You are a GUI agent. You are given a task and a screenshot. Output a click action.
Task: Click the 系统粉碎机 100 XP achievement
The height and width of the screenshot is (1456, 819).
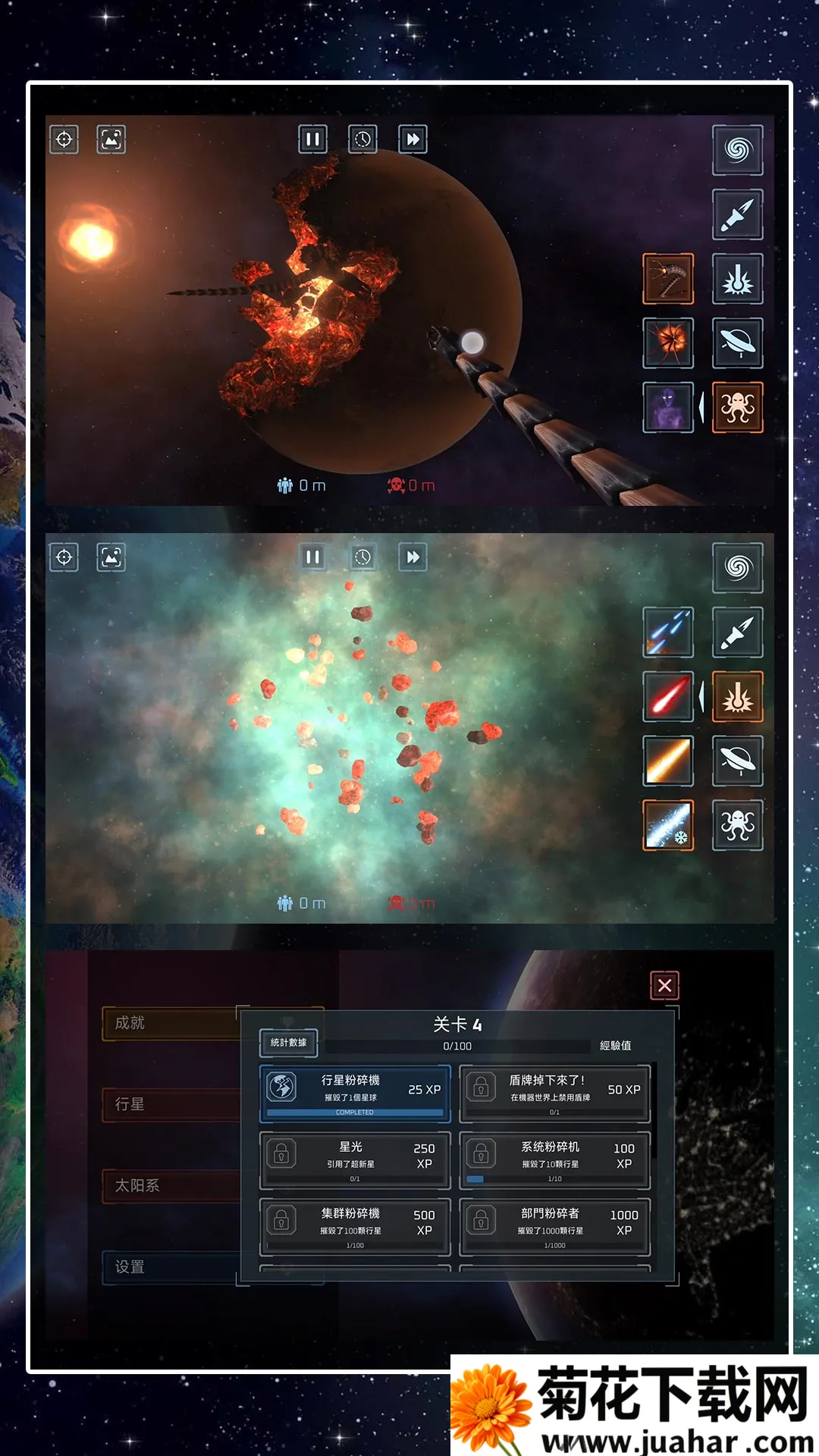554,1159
